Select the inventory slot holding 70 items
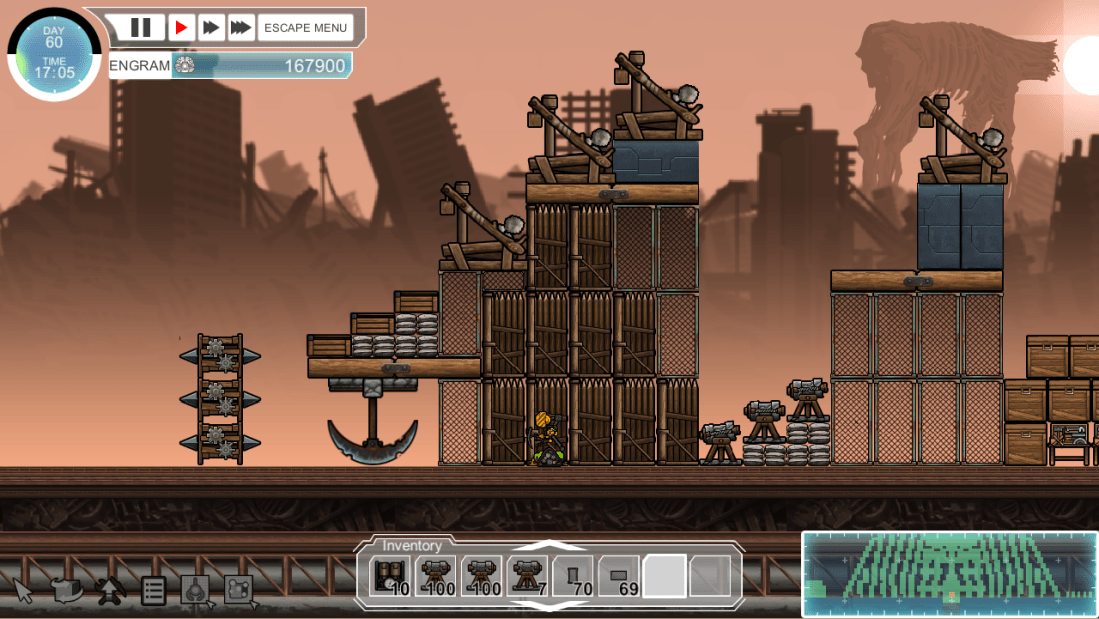Screen dimensions: 1099x619 coord(573,576)
